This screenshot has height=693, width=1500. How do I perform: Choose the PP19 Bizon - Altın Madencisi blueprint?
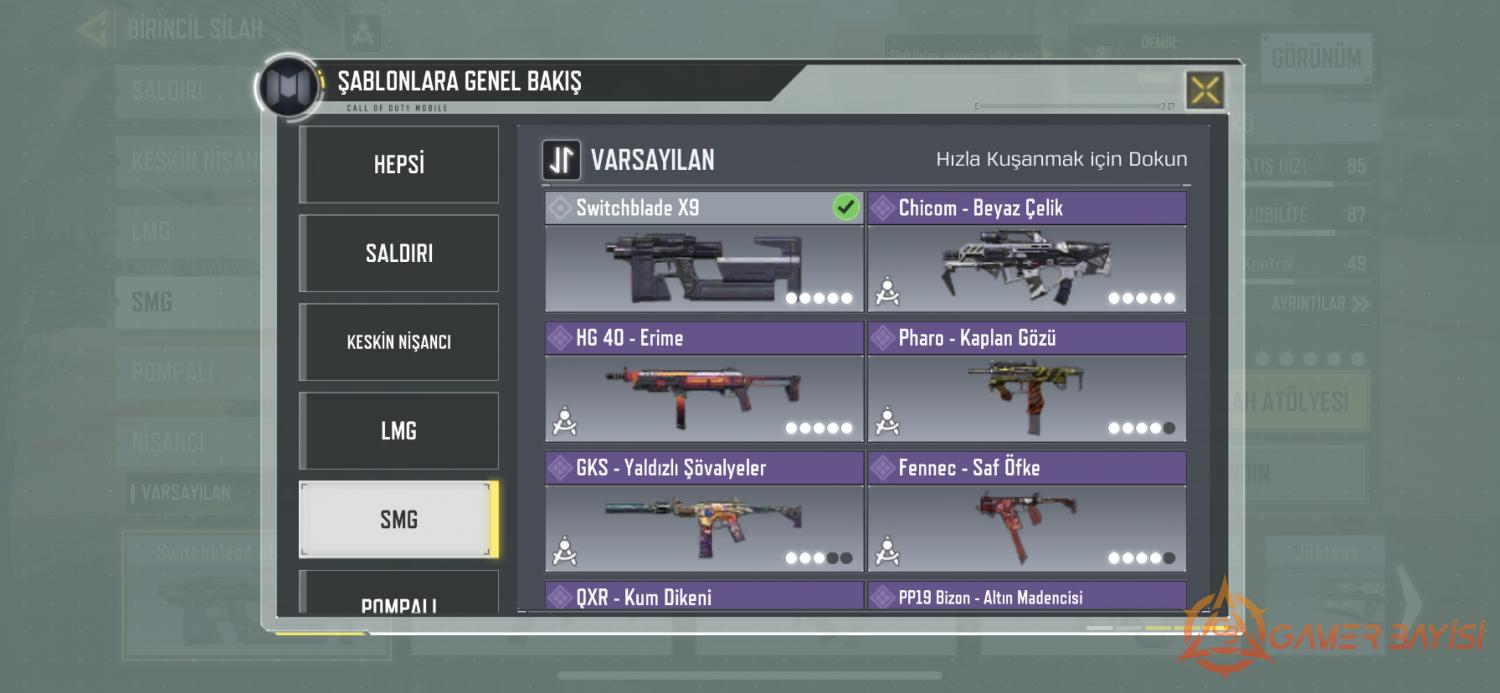pyautogui.click(x=1026, y=597)
